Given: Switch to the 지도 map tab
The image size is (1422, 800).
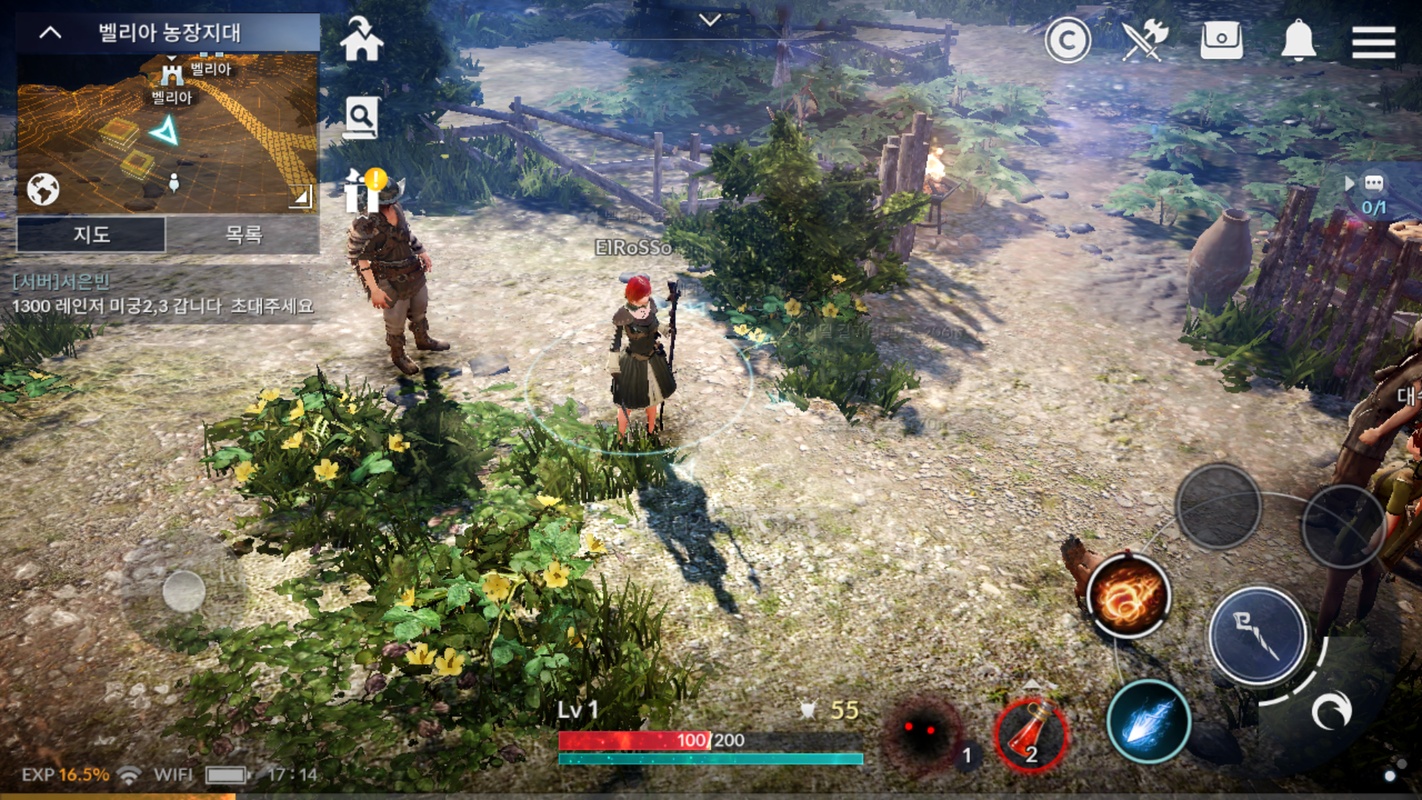Looking at the screenshot, I should coord(91,234).
